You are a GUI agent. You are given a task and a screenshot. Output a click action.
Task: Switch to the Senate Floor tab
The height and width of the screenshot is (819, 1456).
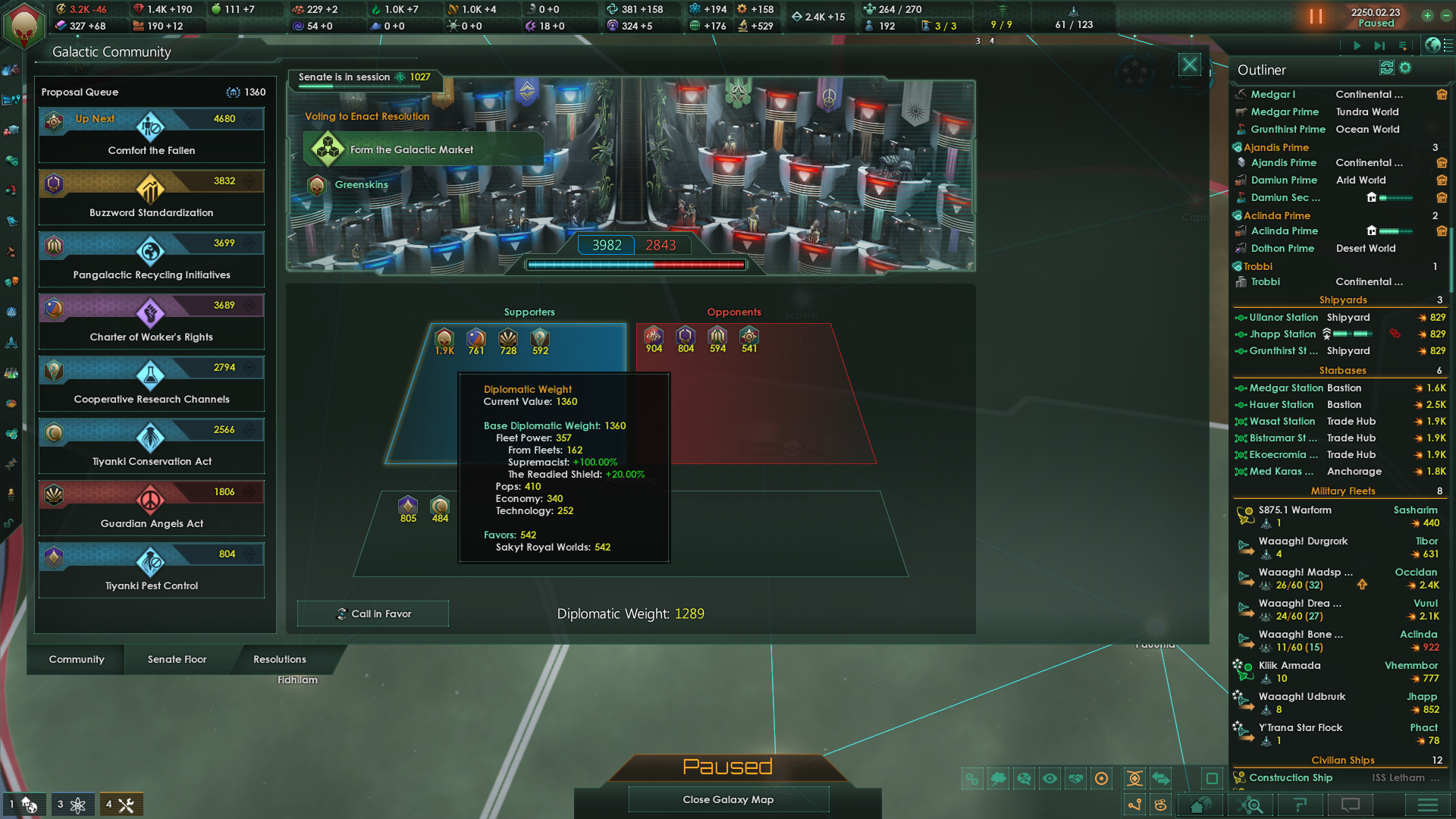[x=177, y=659]
